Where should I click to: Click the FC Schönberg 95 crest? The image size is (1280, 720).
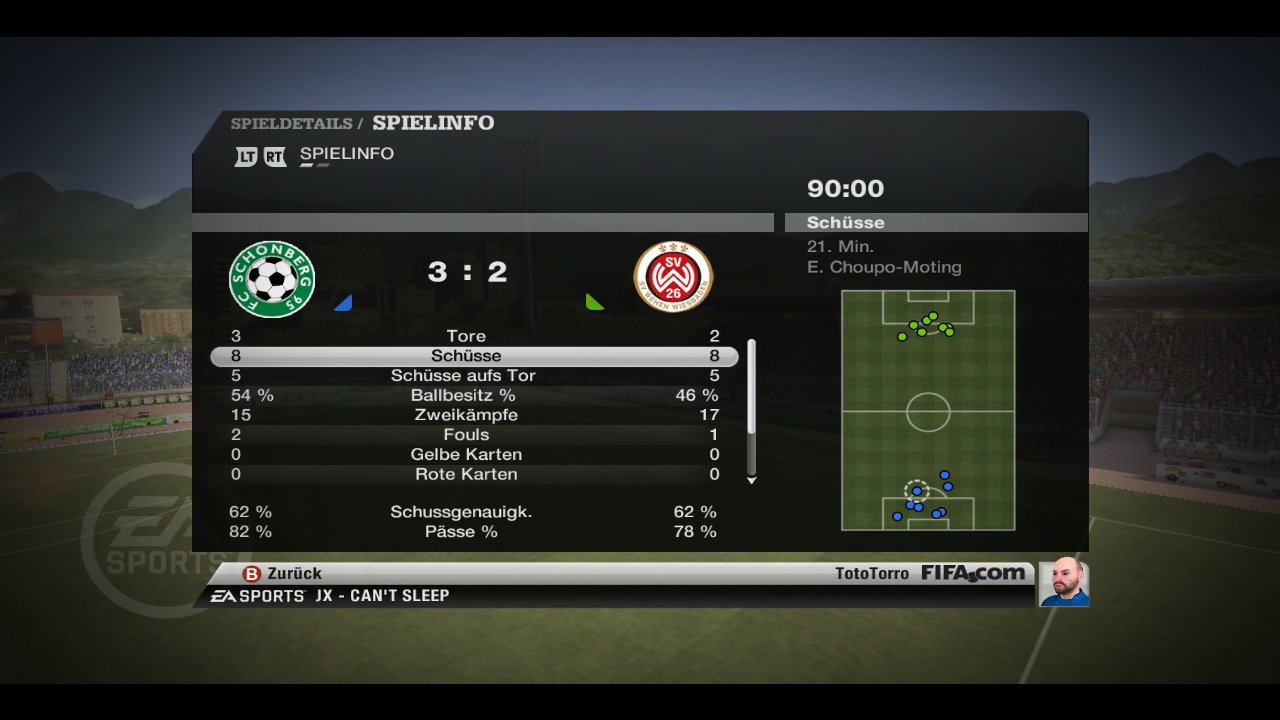pyautogui.click(x=272, y=279)
